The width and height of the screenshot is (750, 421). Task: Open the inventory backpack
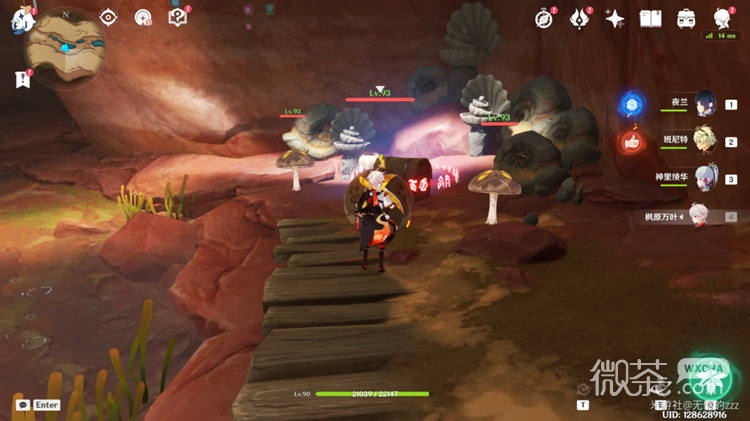(687, 18)
